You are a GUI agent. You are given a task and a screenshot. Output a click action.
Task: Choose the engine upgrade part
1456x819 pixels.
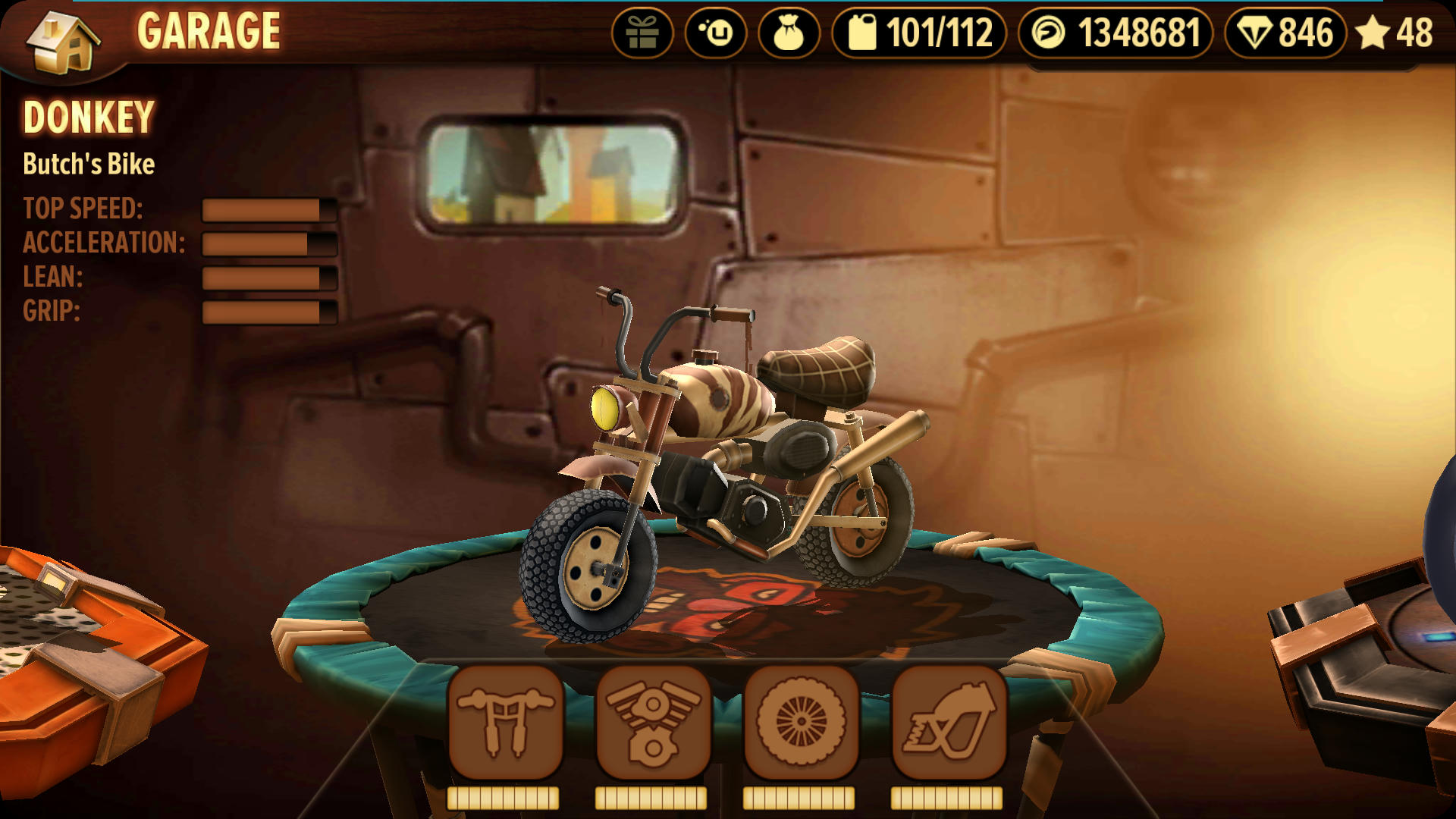pyautogui.click(x=653, y=723)
